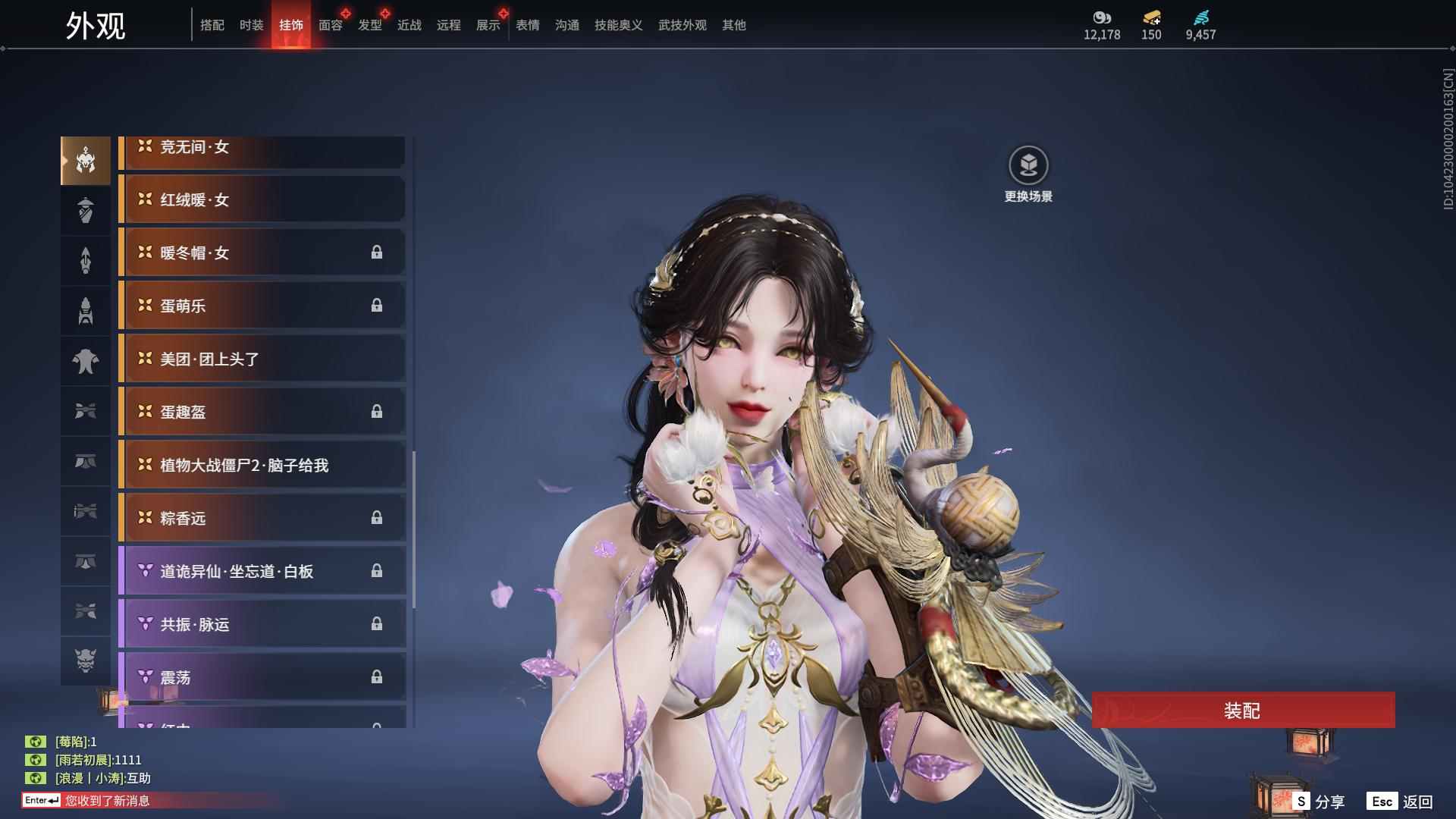Switch to 技能奥义 tab
The height and width of the screenshot is (819, 1456).
click(x=619, y=25)
